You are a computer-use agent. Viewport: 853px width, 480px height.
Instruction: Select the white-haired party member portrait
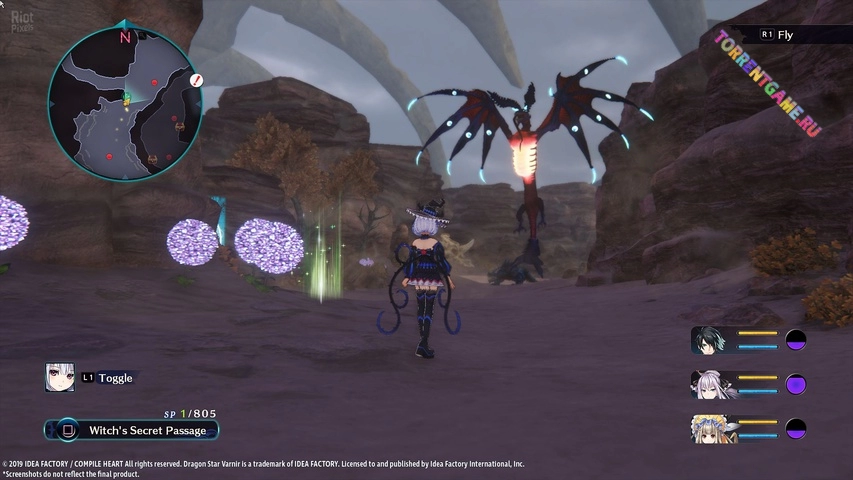pyautogui.click(x=713, y=384)
